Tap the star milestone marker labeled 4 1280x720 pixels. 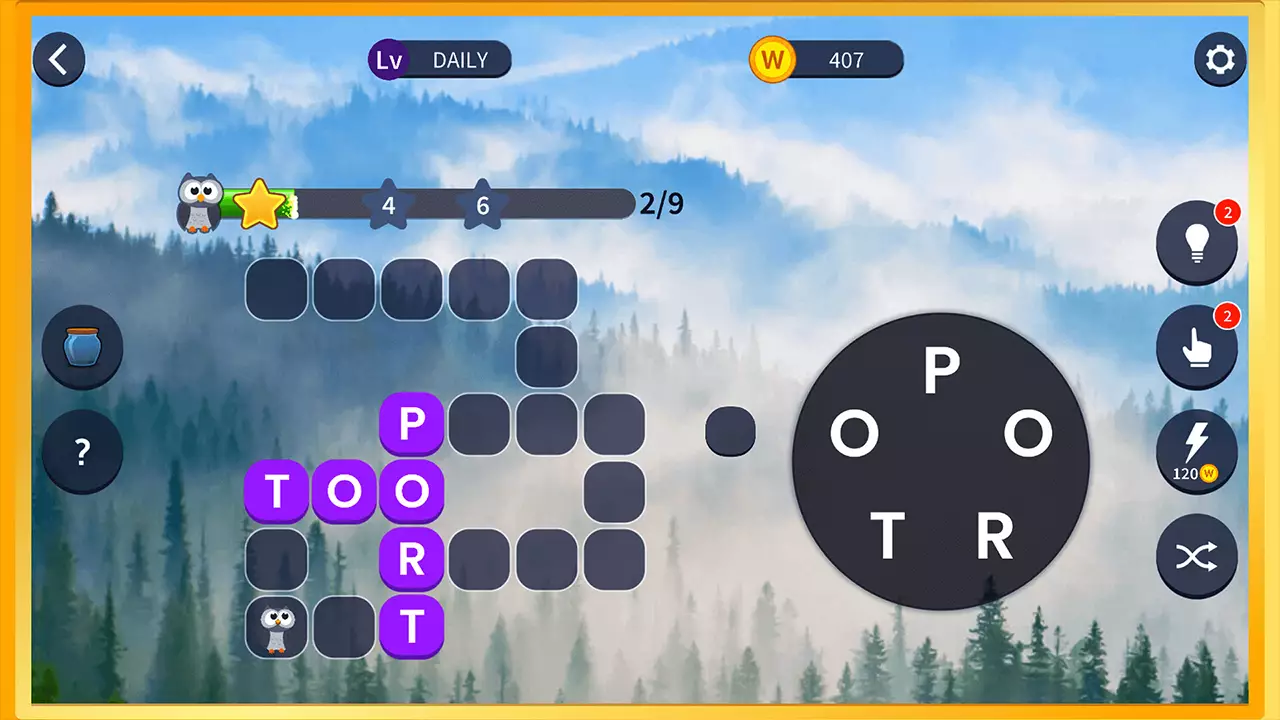coord(388,205)
